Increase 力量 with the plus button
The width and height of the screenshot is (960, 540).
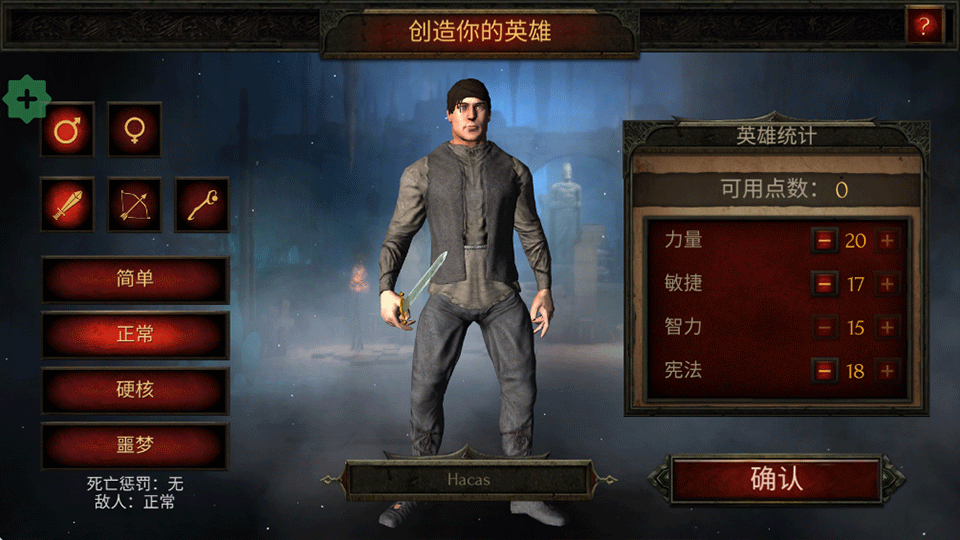tap(887, 240)
